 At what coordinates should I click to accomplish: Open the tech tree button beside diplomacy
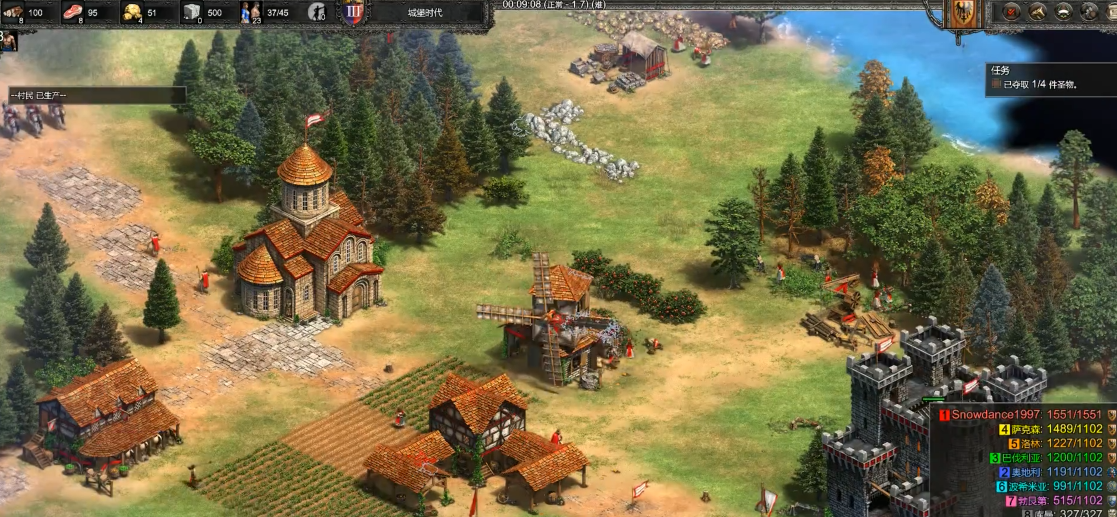[1088, 13]
